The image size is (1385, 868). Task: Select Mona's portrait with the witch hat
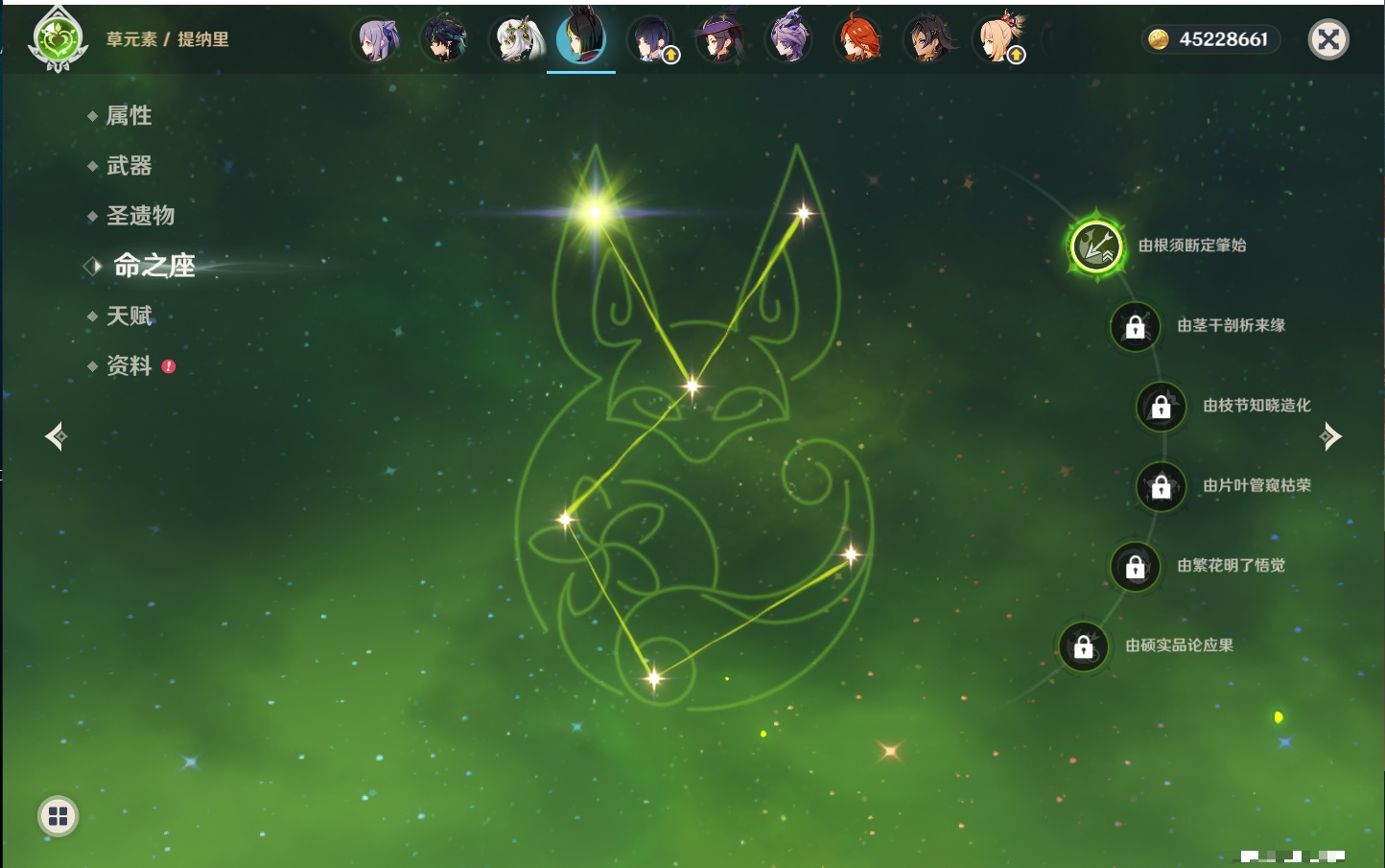718,39
